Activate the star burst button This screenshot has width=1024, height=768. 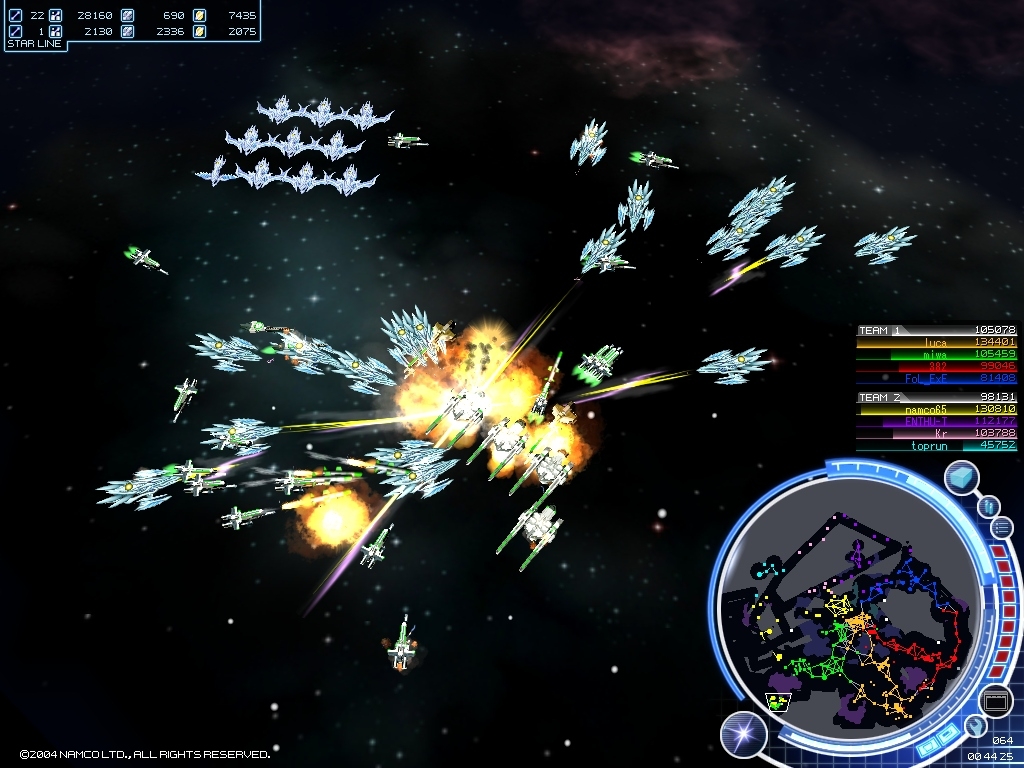(x=743, y=735)
